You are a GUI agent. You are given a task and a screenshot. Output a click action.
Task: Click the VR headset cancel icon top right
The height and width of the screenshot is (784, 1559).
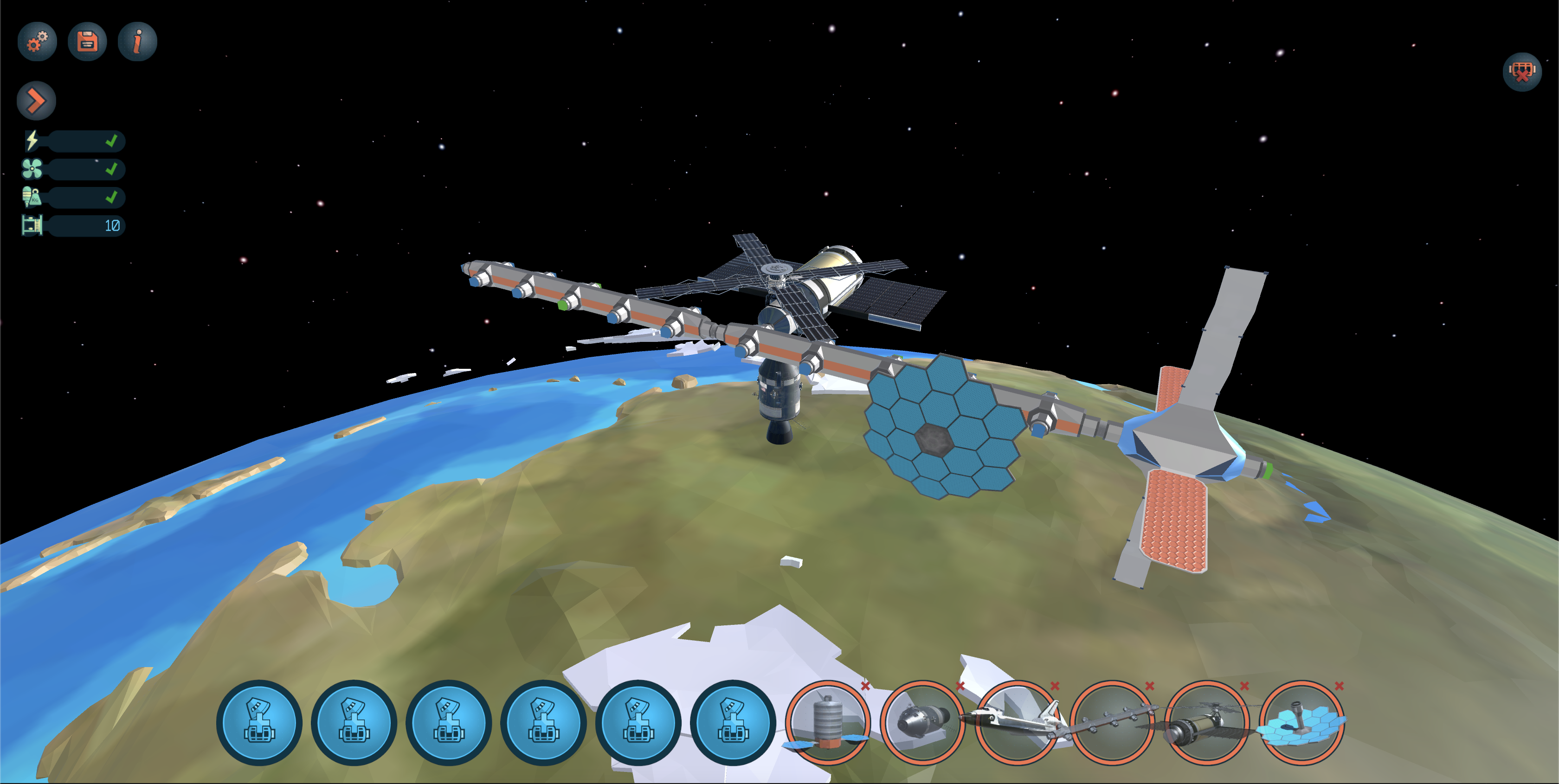pyautogui.click(x=1522, y=72)
